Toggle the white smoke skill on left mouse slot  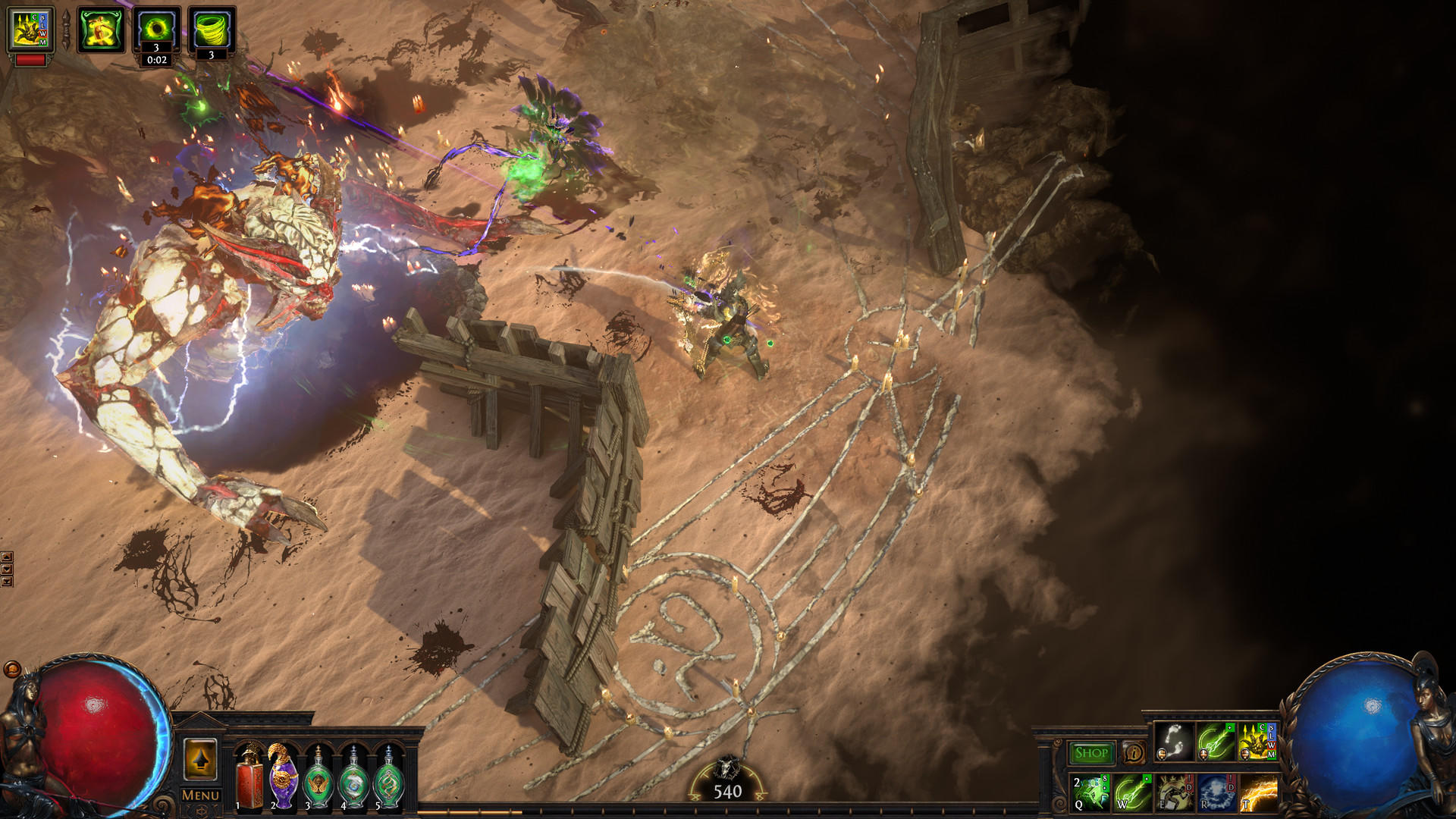(1173, 743)
